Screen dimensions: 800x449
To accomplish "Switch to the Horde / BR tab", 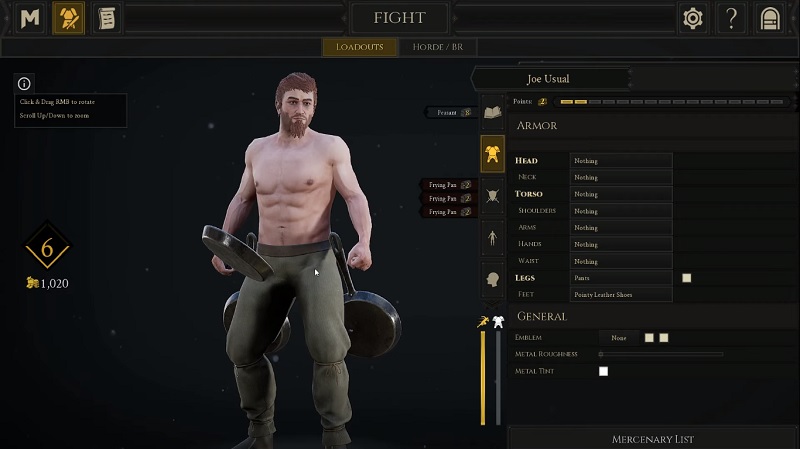I will coord(437,47).
